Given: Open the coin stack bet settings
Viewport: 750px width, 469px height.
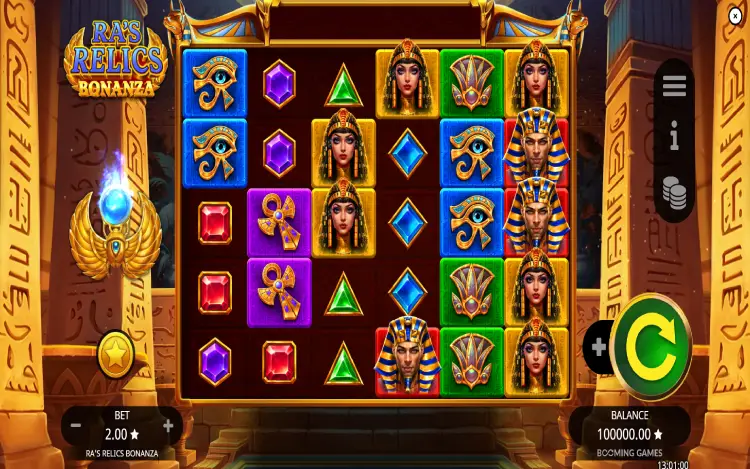Looking at the screenshot, I should pyautogui.click(x=675, y=191).
